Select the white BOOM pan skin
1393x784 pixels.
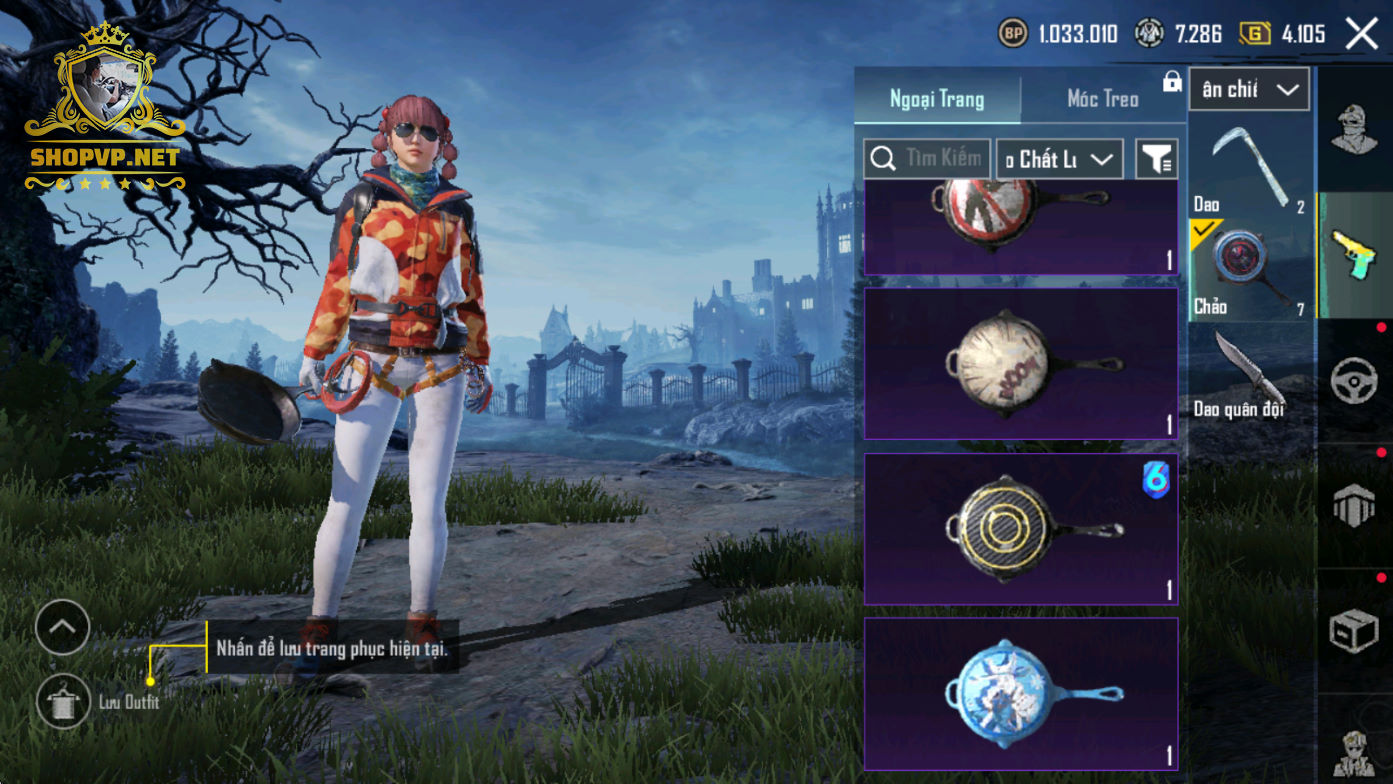coord(1020,364)
